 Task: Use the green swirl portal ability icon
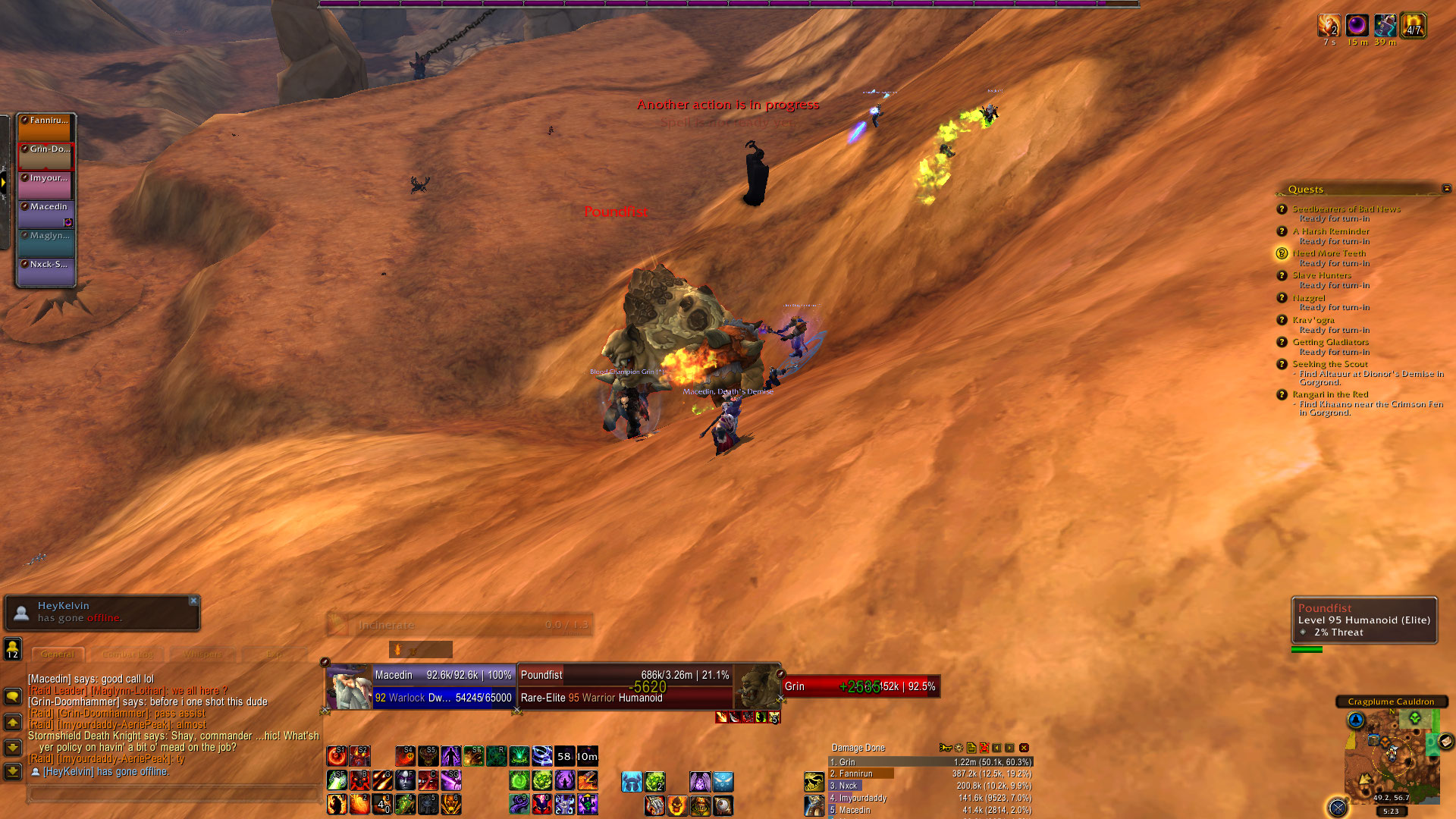click(x=519, y=780)
